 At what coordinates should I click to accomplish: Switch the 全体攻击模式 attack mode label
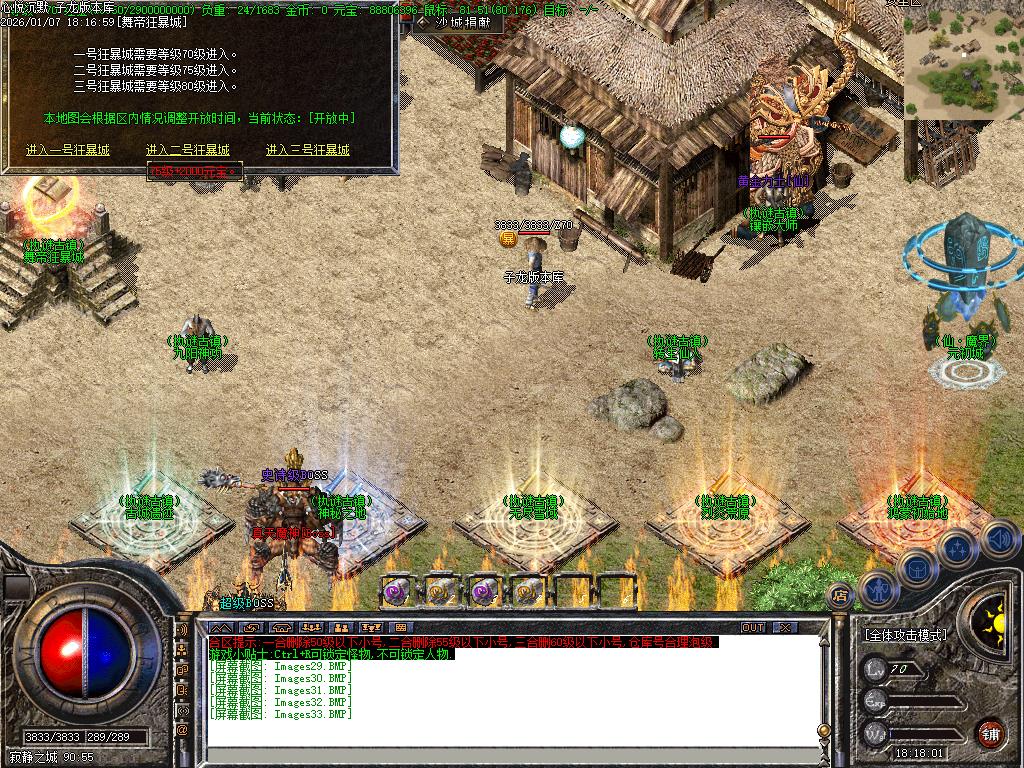[905, 635]
